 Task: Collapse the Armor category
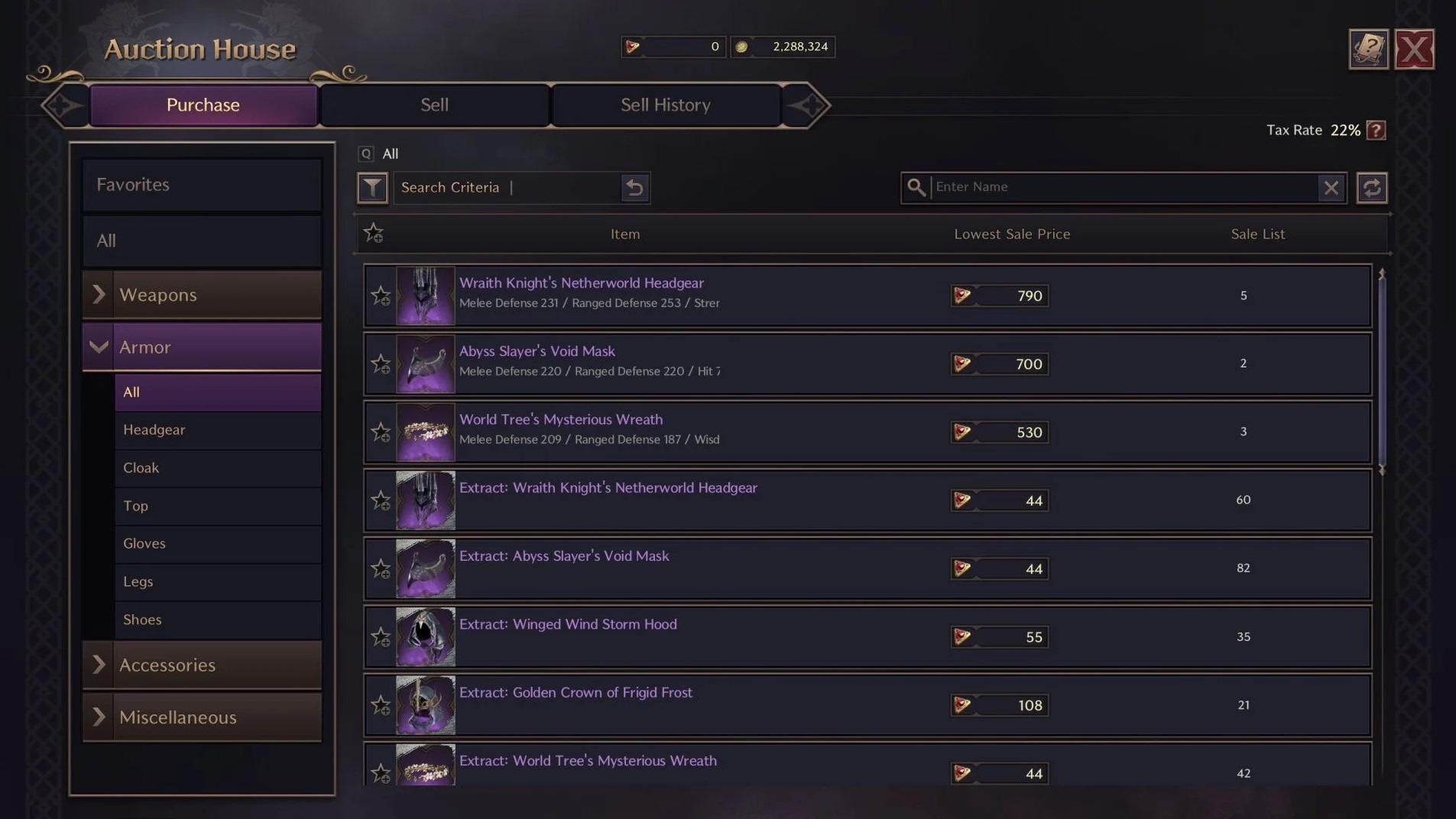point(99,346)
